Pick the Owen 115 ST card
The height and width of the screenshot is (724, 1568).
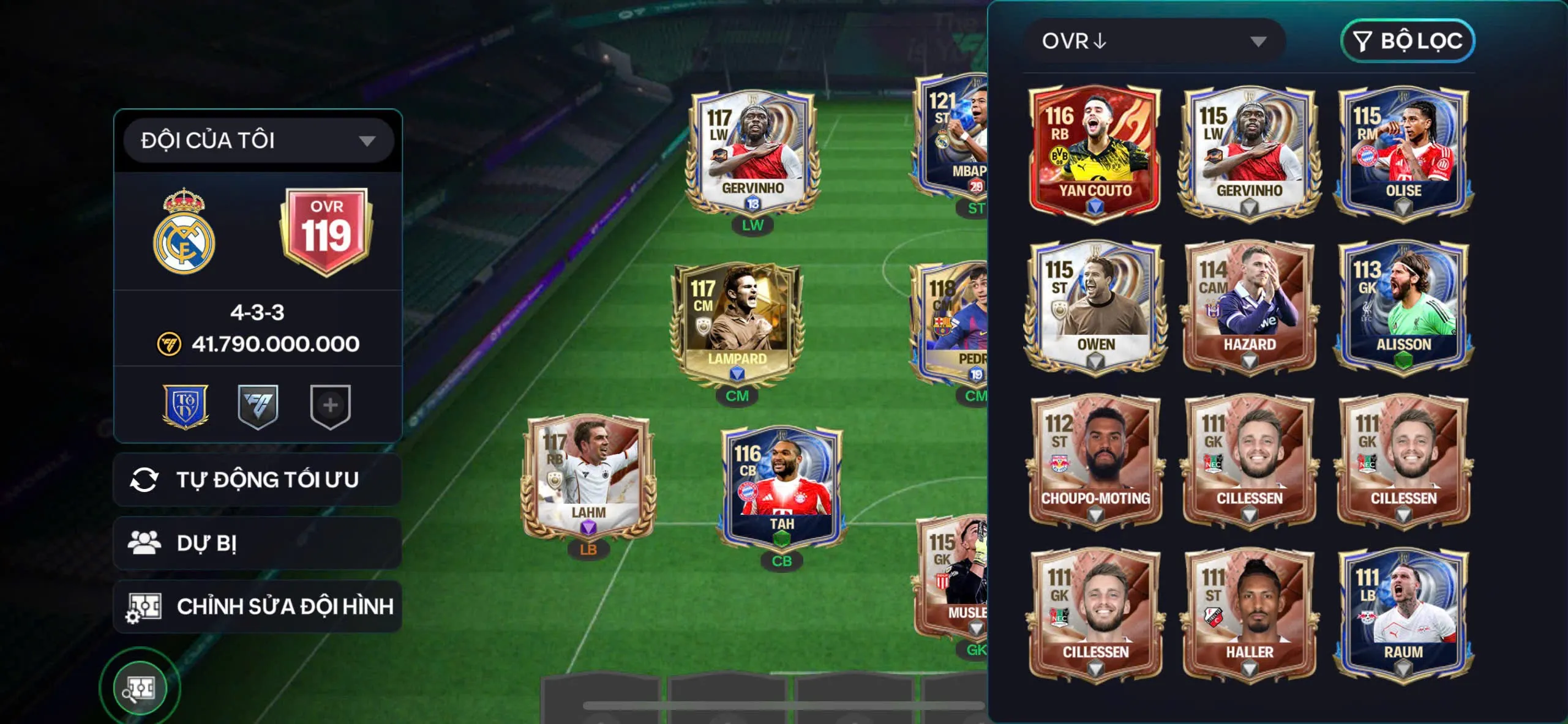click(1095, 306)
